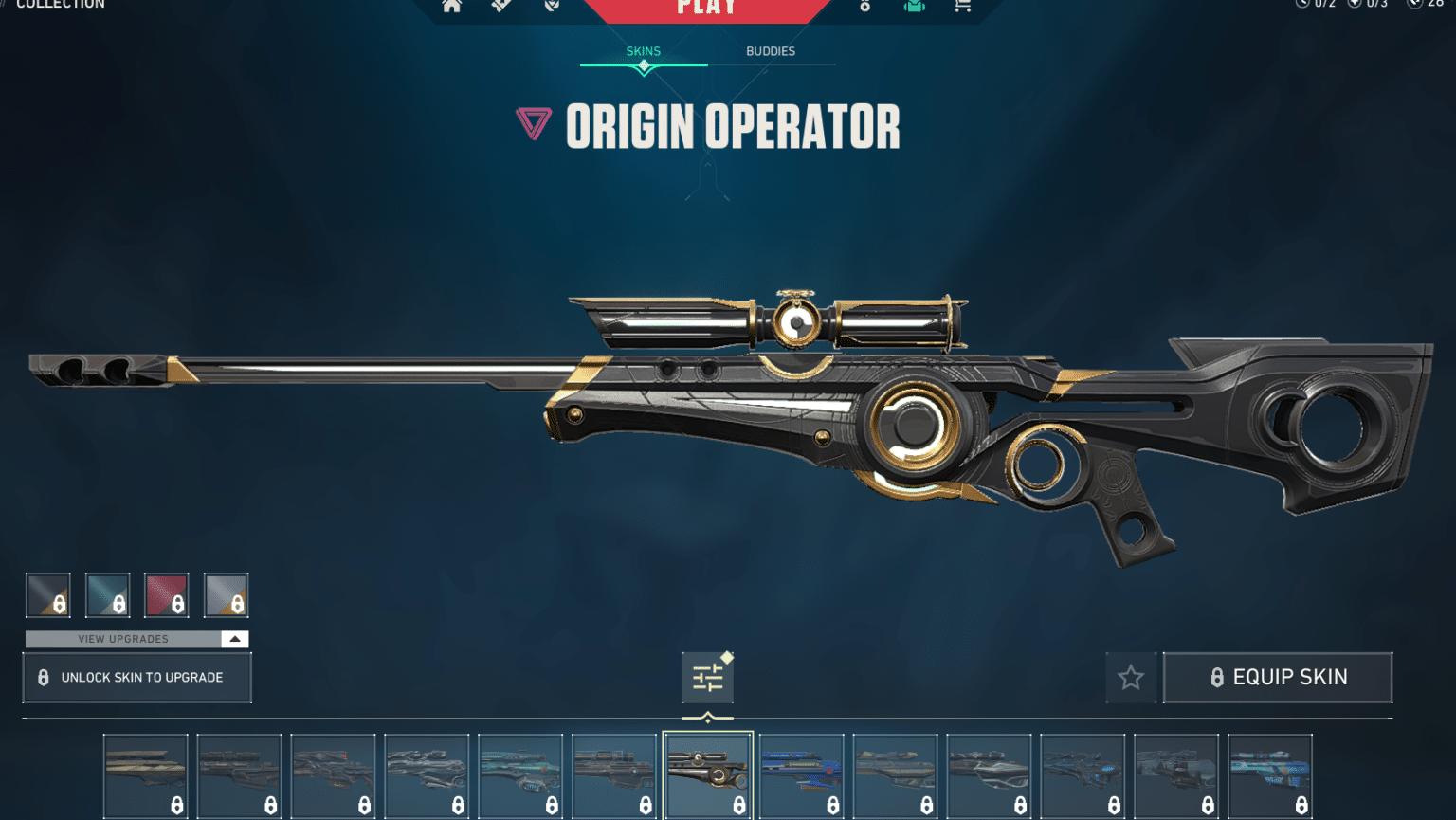This screenshot has width=1456, height=820.
Task: Select the red variant swatch
Action: tap(167, 594)
